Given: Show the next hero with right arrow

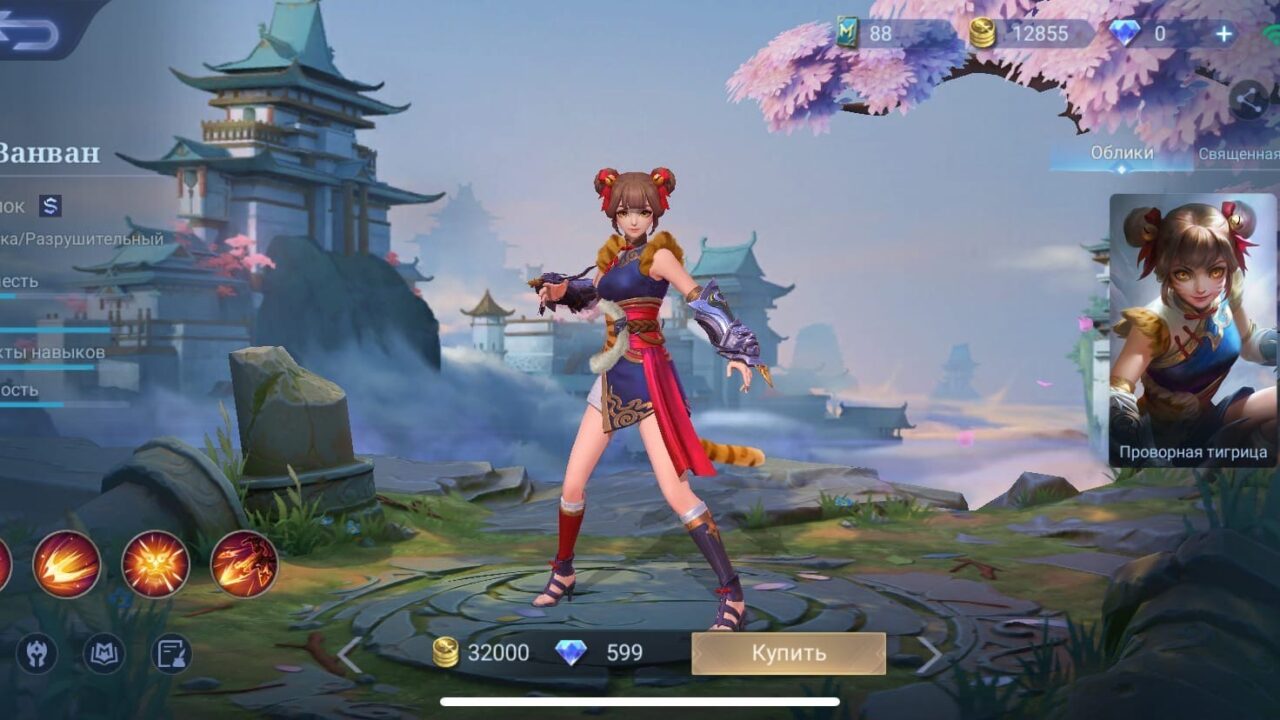Looking at the screenshot, I should coord(929,655).
